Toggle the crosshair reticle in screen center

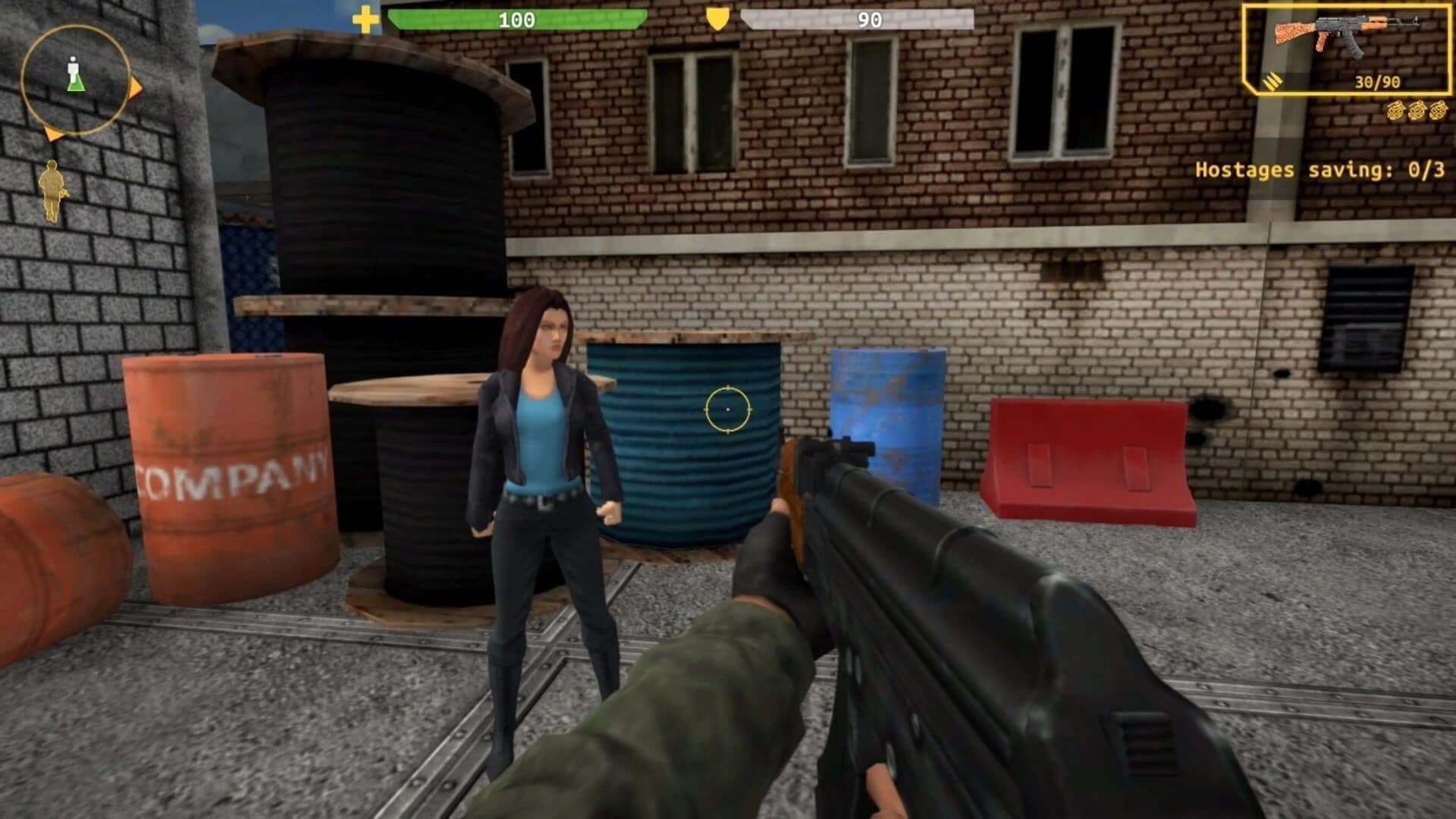click(730, 408)
